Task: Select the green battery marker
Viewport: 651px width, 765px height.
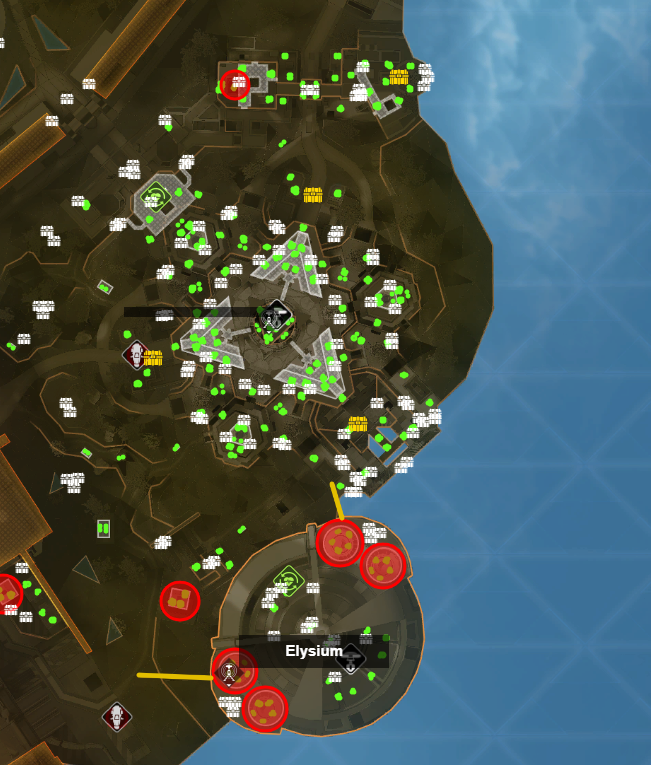Action: pos(103,528)
